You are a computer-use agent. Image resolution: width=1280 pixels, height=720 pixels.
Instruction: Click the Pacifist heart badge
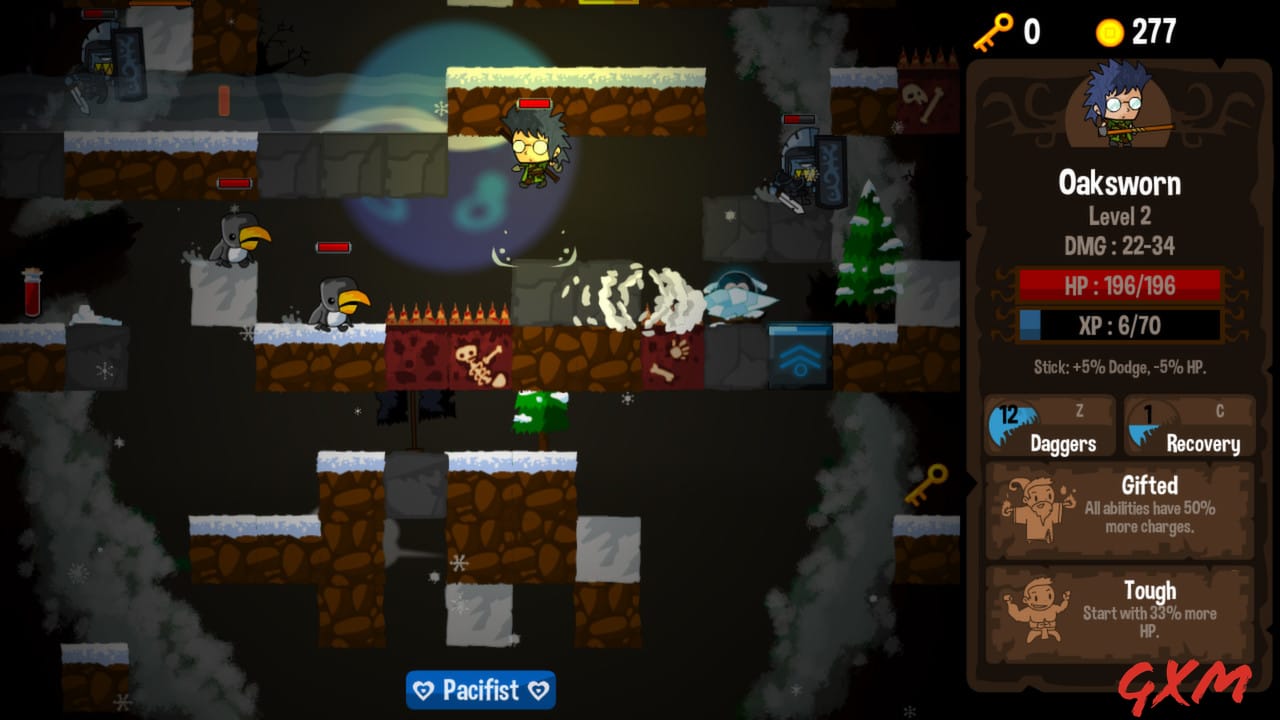point(481,691)
